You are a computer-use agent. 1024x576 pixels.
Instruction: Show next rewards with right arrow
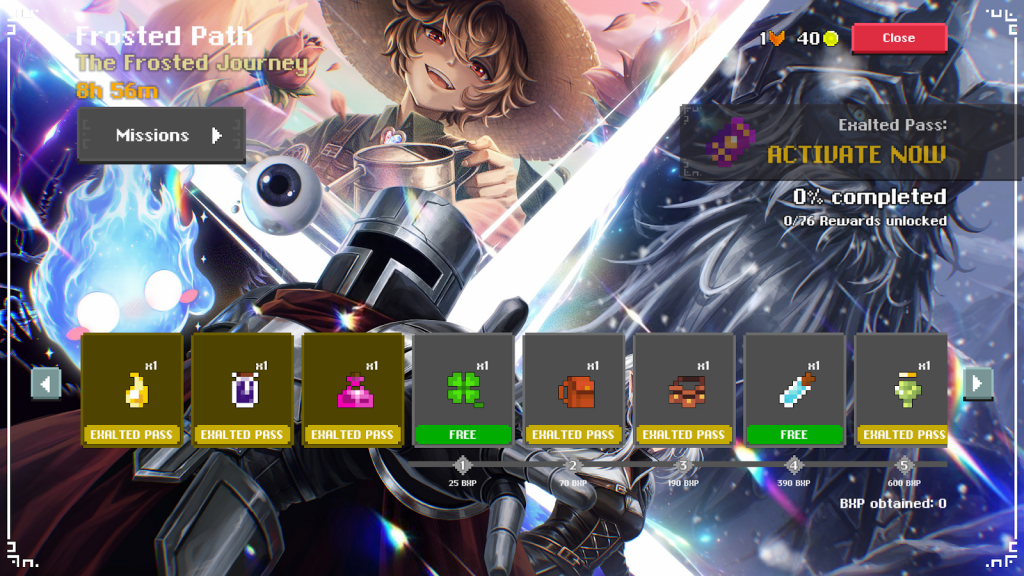click(x=977, y=382)
